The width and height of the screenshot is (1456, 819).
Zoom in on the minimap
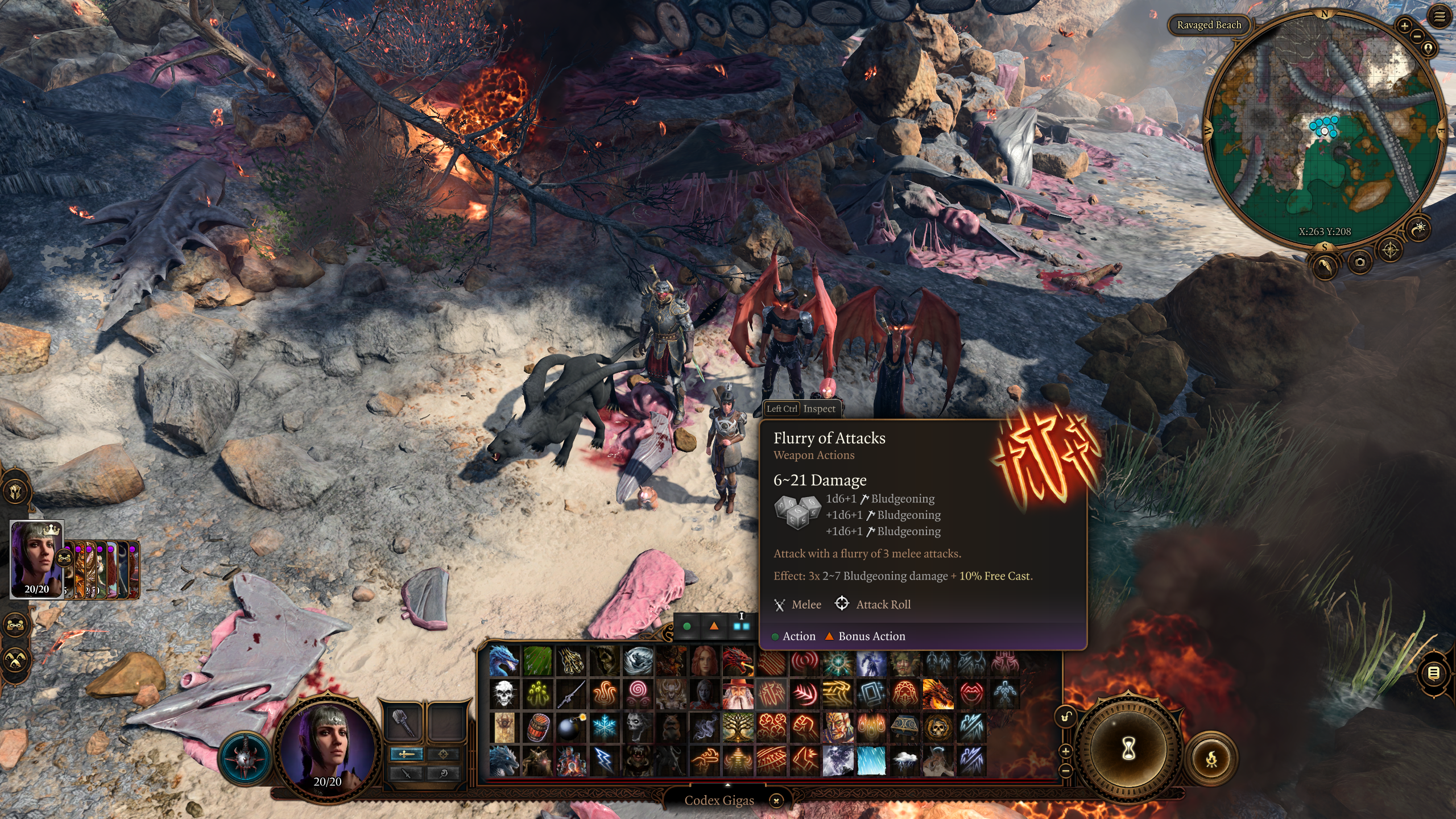click(x=1404, y=26)
